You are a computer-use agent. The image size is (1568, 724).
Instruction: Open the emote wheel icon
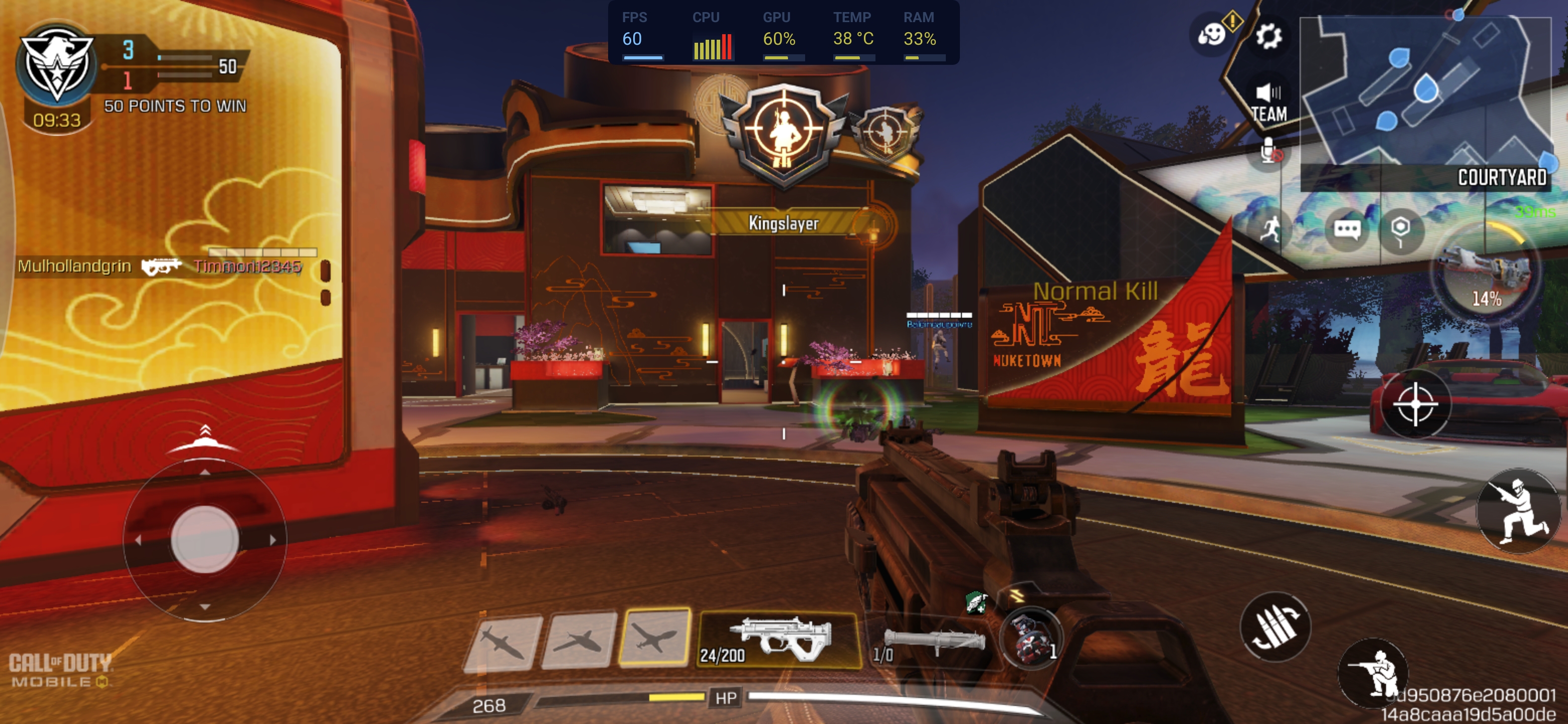click(1212, 34)
